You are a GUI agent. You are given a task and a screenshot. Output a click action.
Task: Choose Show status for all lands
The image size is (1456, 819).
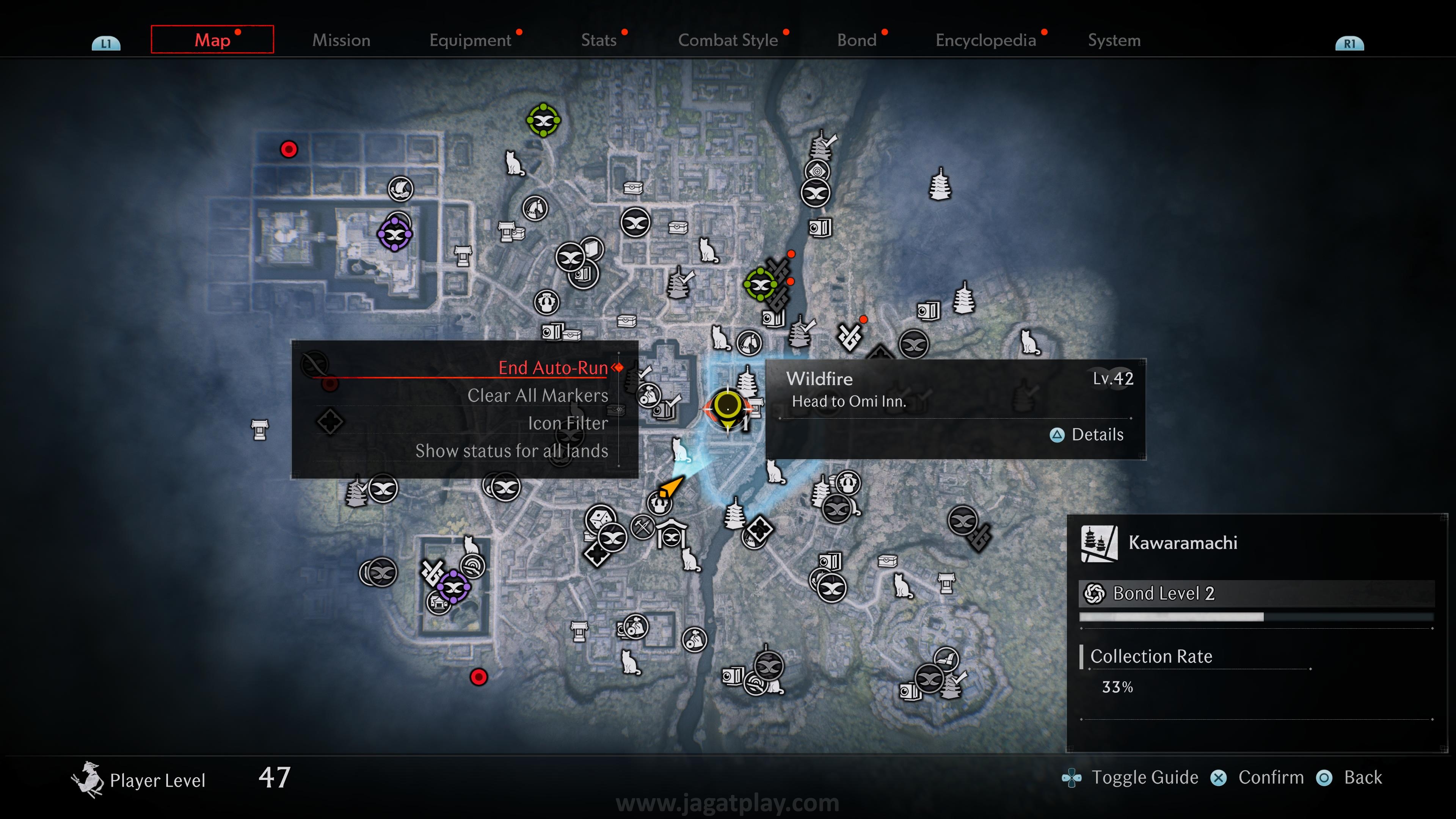pyautogui.click(x=511, y=451)
